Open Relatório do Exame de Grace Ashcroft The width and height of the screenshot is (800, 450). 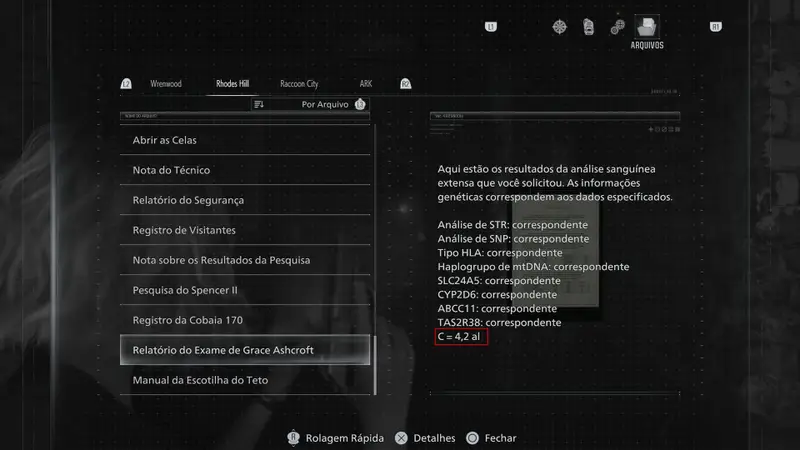click(x=245, y=350)
